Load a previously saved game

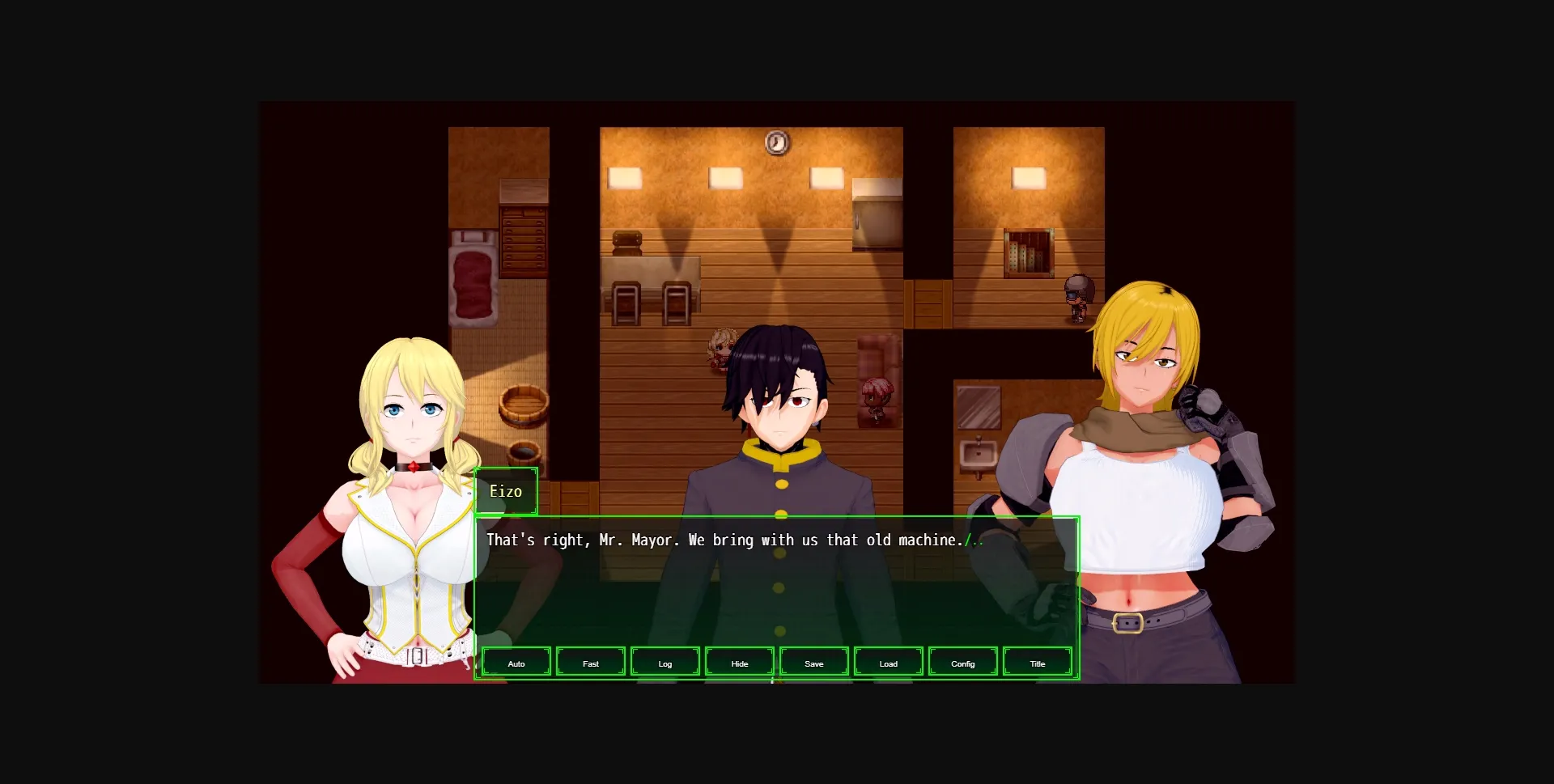click(x=888, y=662)
